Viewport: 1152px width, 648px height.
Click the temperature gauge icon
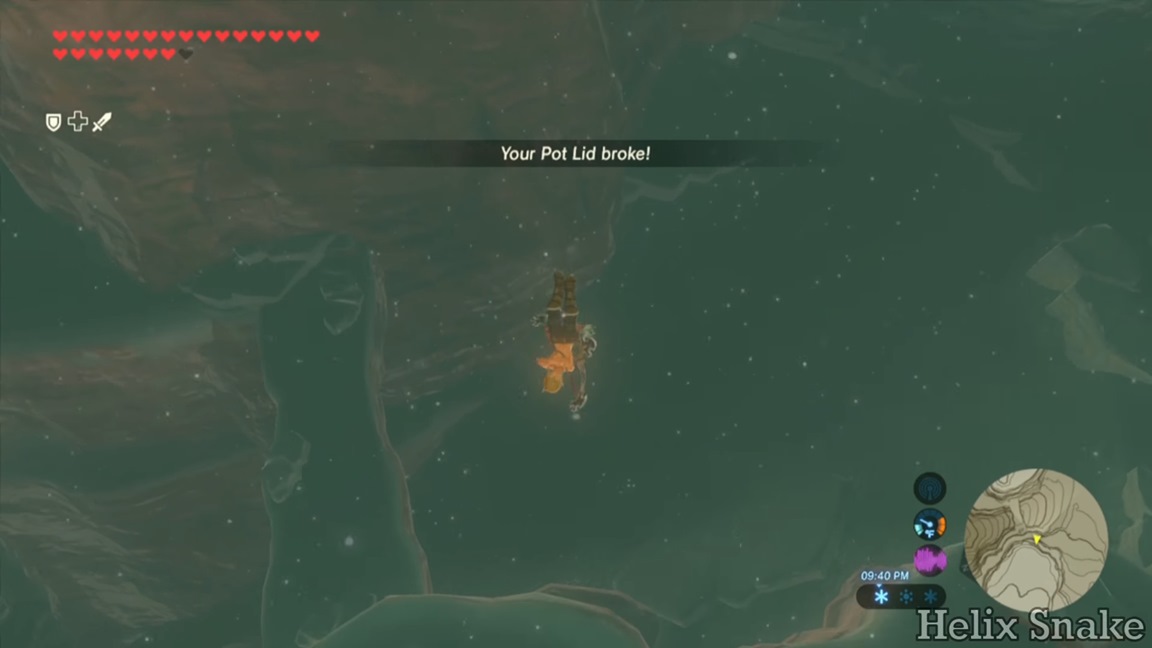click(930, 524)
